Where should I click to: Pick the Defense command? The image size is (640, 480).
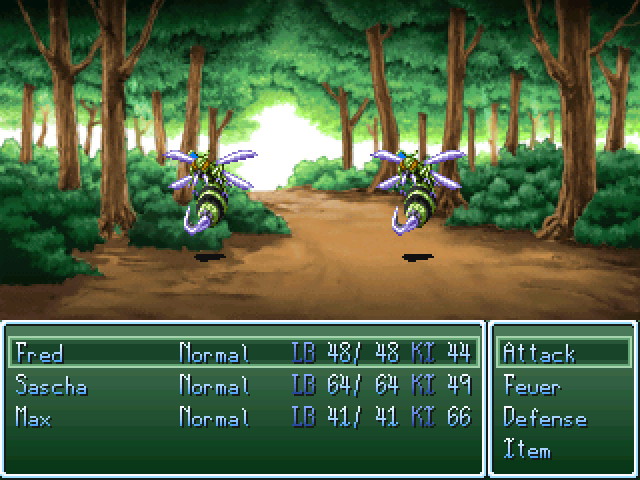point(544,418)
